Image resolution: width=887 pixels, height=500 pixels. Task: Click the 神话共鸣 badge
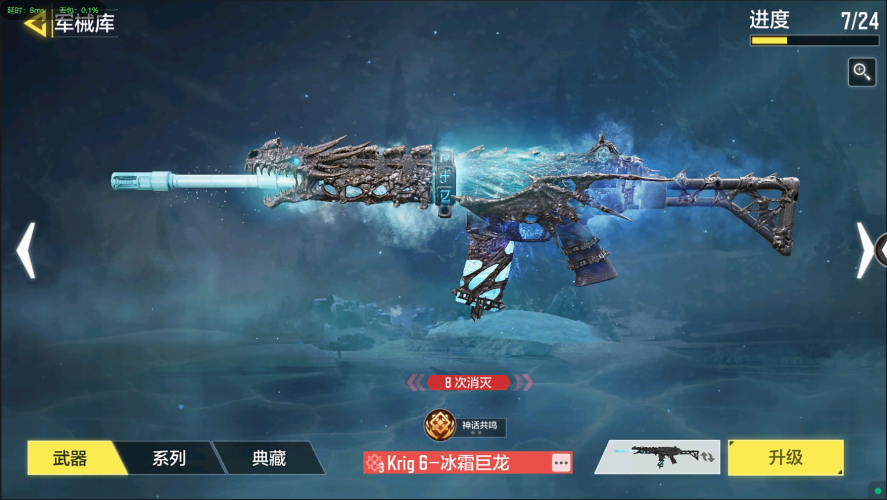(x=465, y=426)
